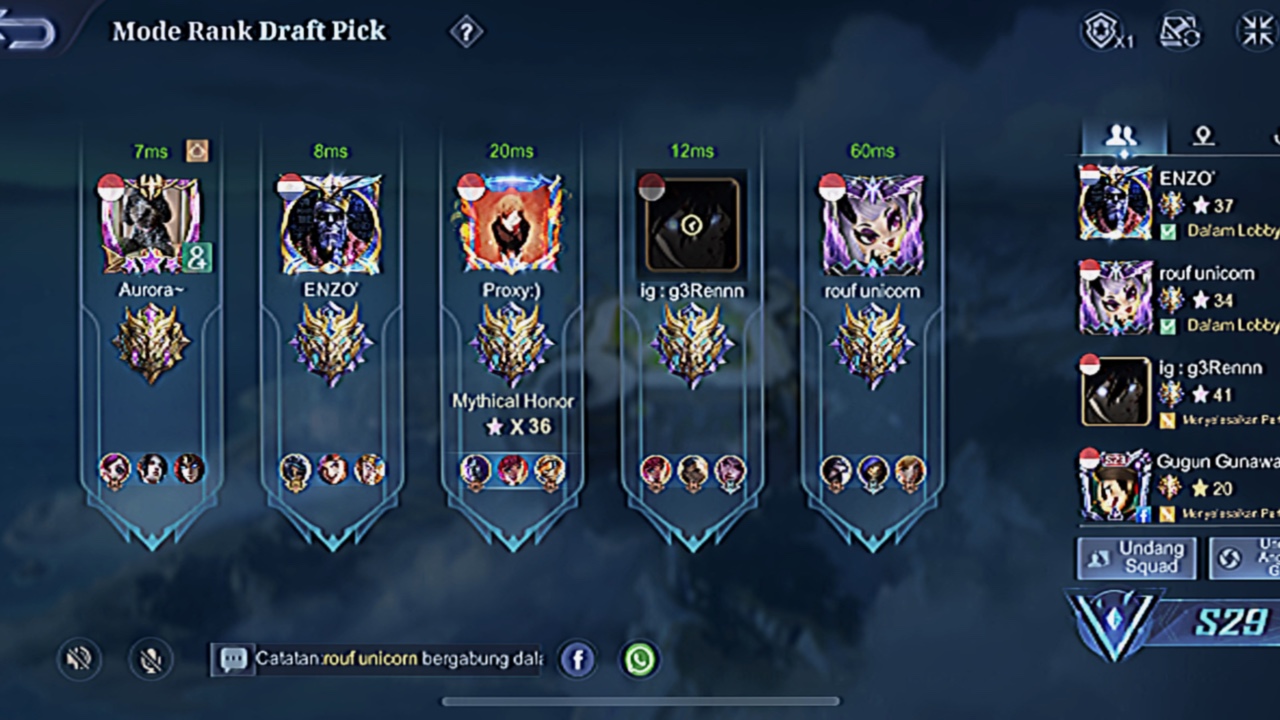Share invite via Facebook icon
This screenshot has height=720, width=1280.
577,659
